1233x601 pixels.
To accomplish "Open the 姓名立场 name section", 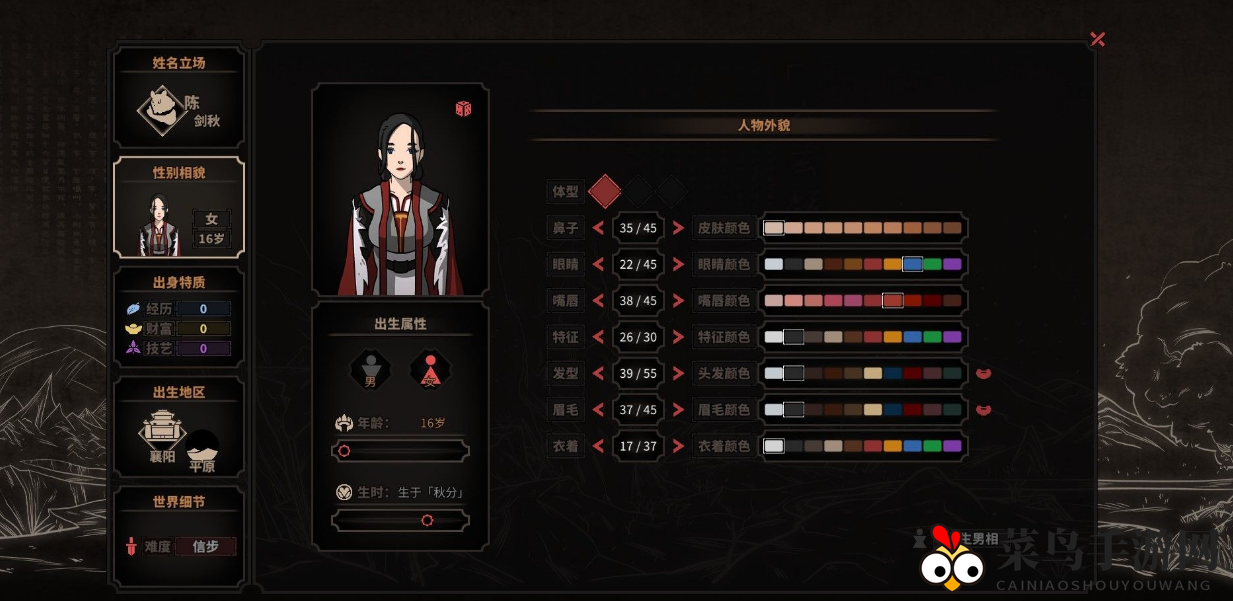I will tap(179, 98).
